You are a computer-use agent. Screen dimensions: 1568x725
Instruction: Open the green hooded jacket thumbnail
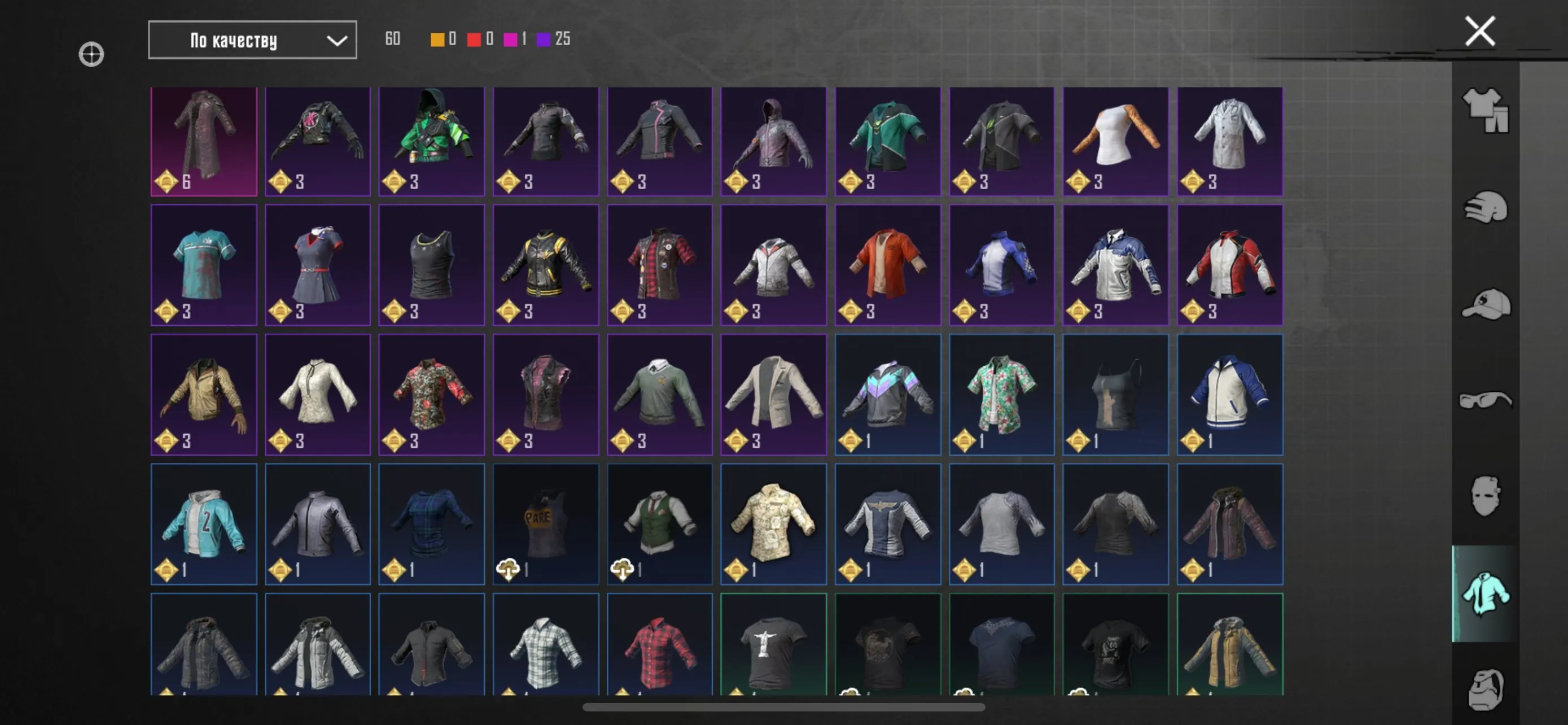click(x=432, y=141)
